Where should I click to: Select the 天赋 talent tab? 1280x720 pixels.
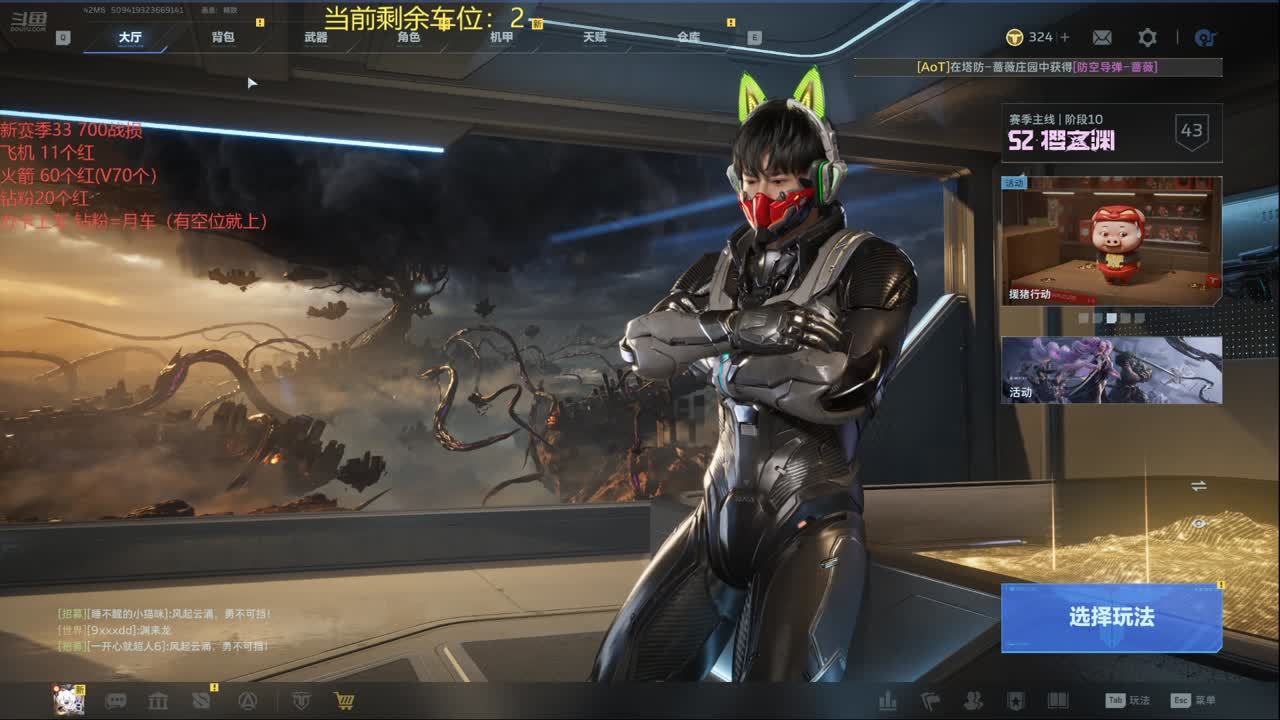coord(595,38)
